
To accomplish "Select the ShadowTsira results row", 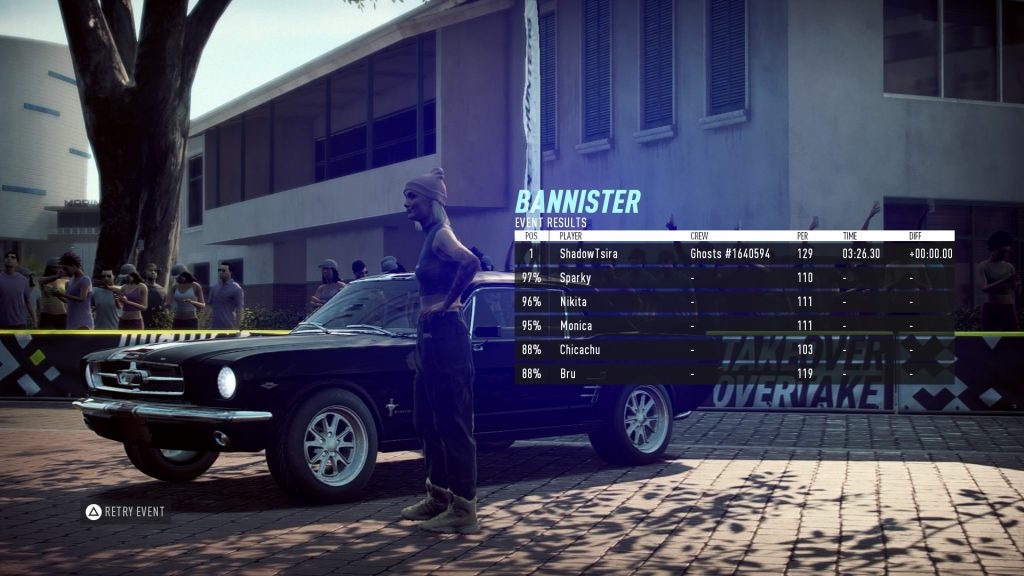I will coord(734,254).
